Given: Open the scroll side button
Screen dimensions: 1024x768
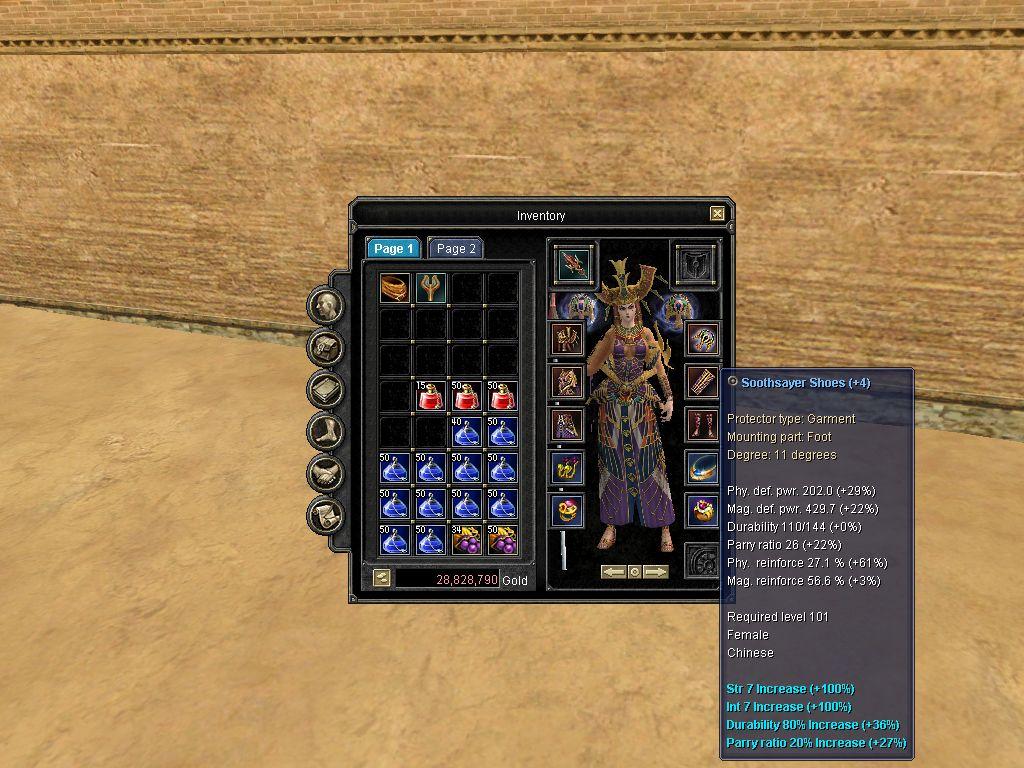Looking at the screenshot, I should tap(326, 516).
